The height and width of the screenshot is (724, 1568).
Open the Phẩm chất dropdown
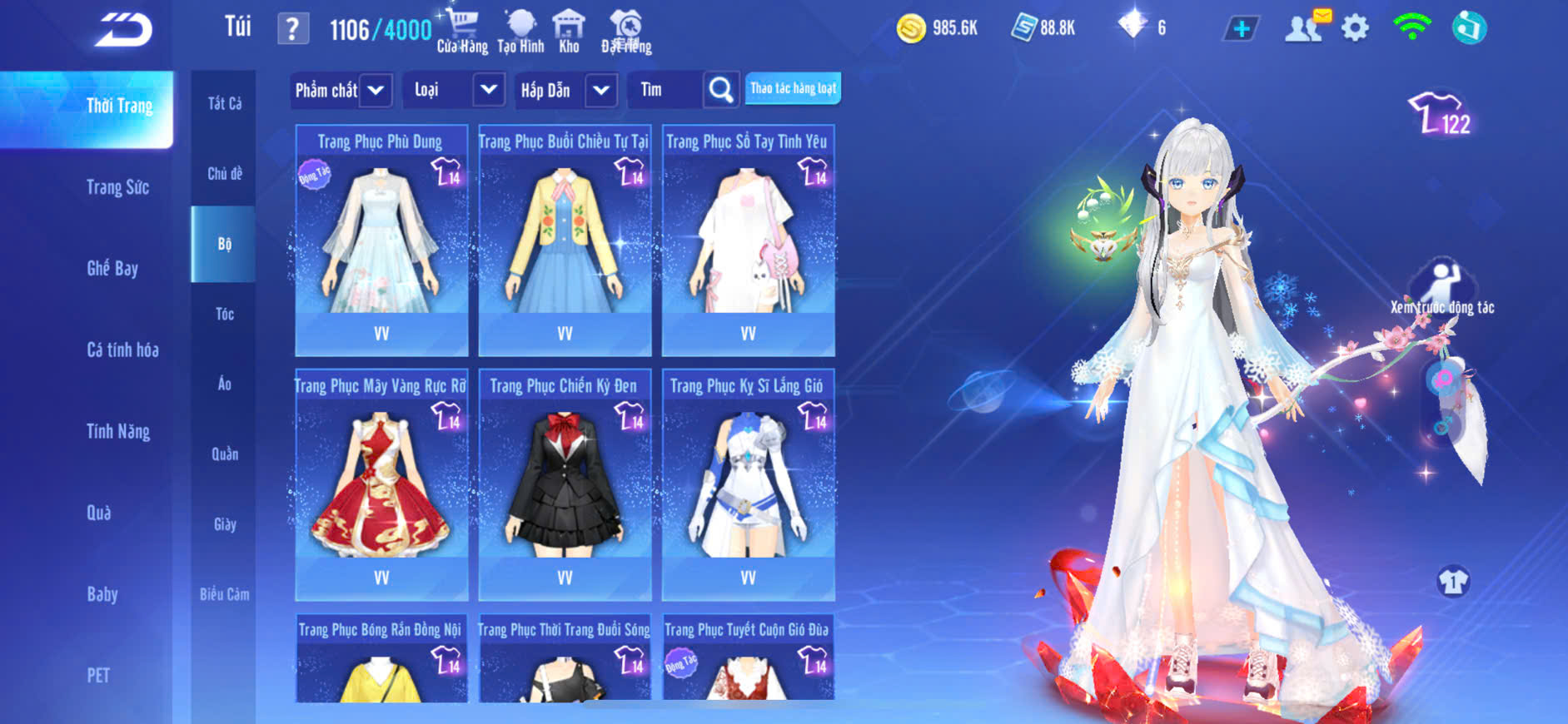341,90
